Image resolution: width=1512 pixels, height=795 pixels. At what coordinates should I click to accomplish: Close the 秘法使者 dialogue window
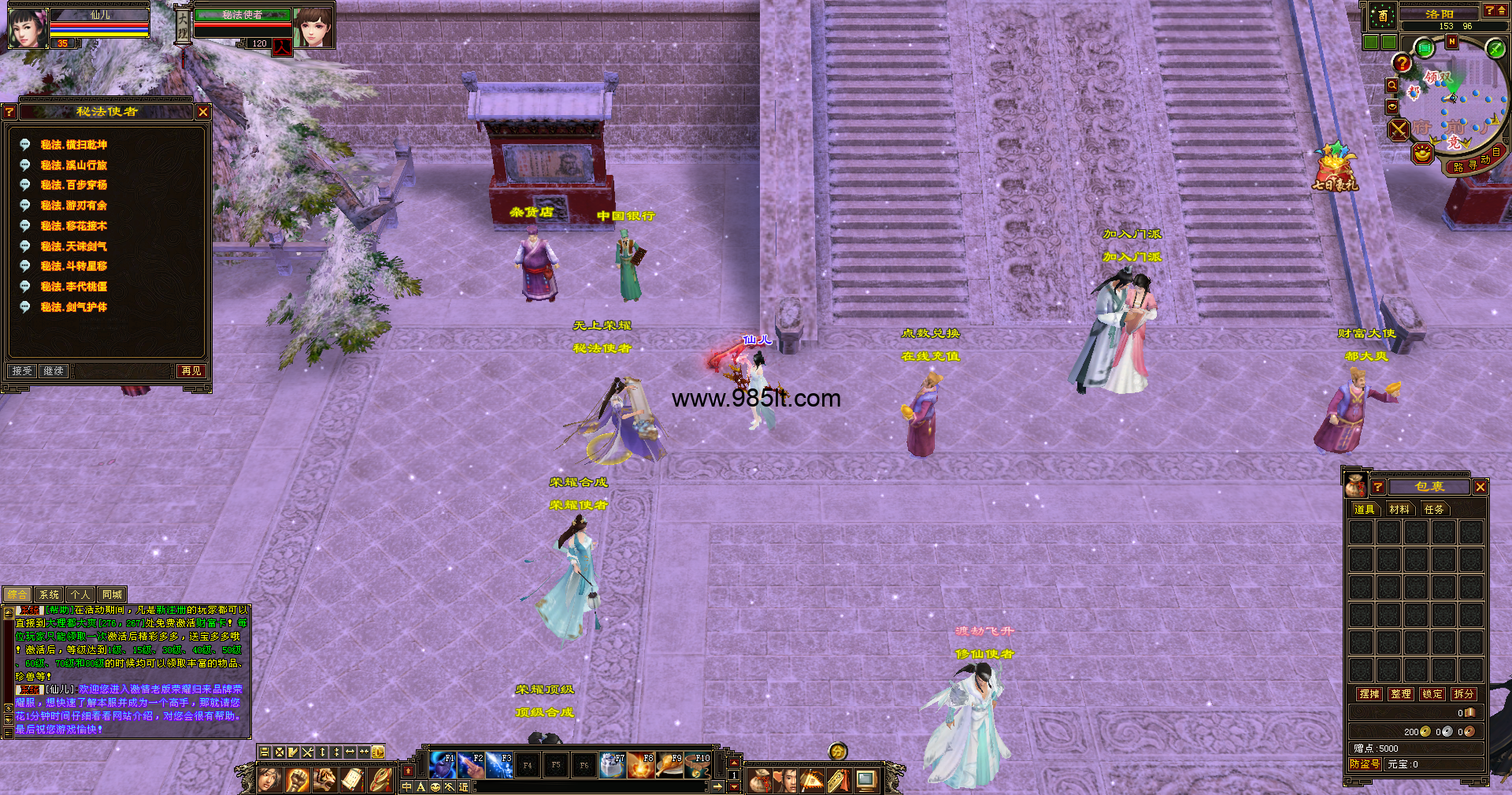(x=203, y=113)
